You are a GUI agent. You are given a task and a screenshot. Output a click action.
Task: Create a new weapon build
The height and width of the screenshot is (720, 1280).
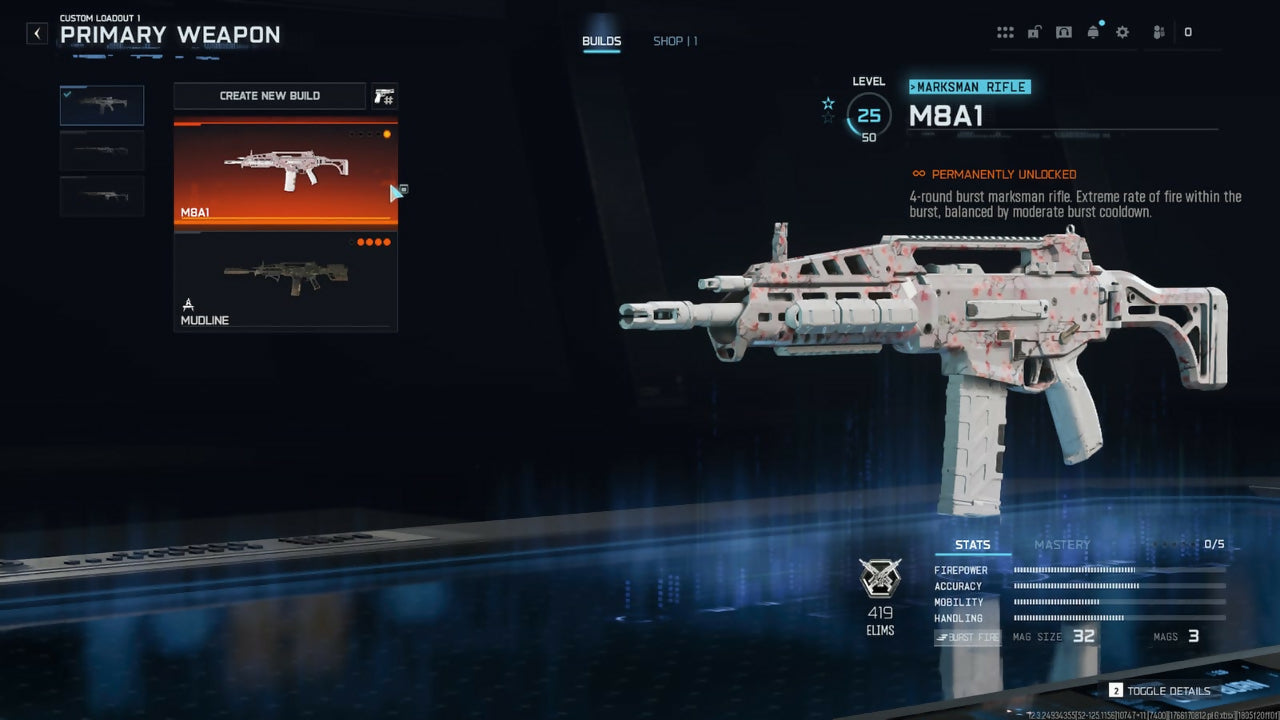click(270, 96)
